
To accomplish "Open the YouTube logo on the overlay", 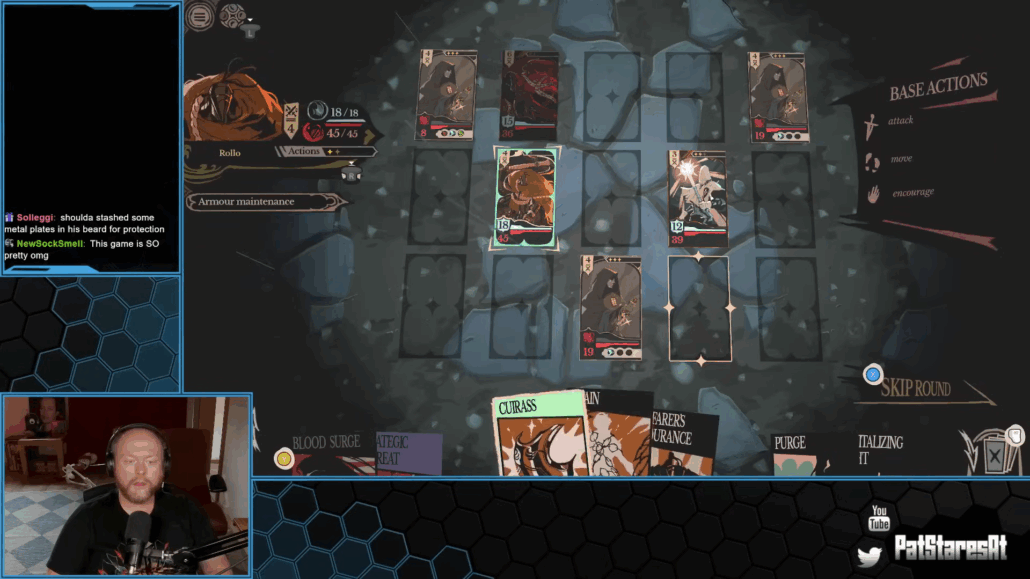I will point(879,519).
